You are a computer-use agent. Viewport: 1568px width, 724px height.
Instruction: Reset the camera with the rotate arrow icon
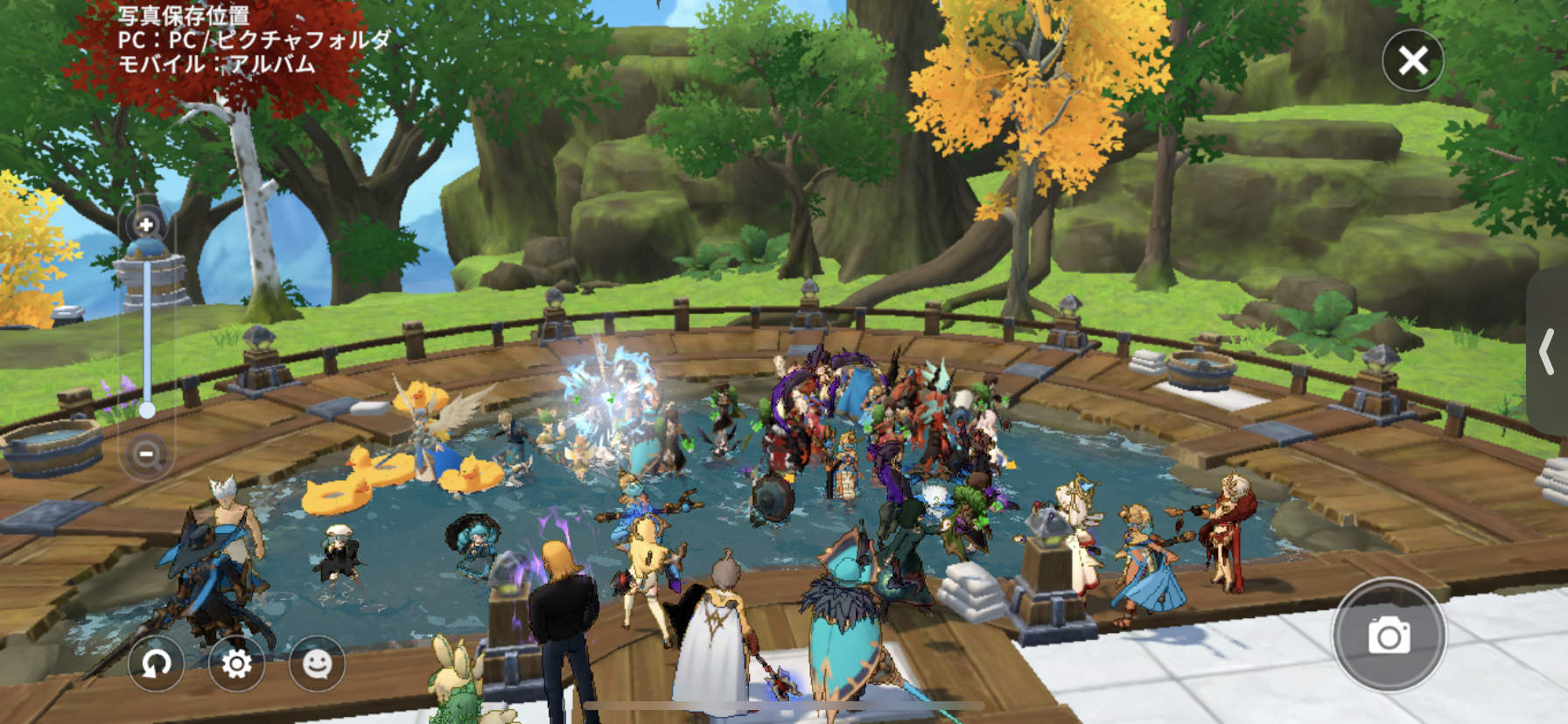point(157,664)
